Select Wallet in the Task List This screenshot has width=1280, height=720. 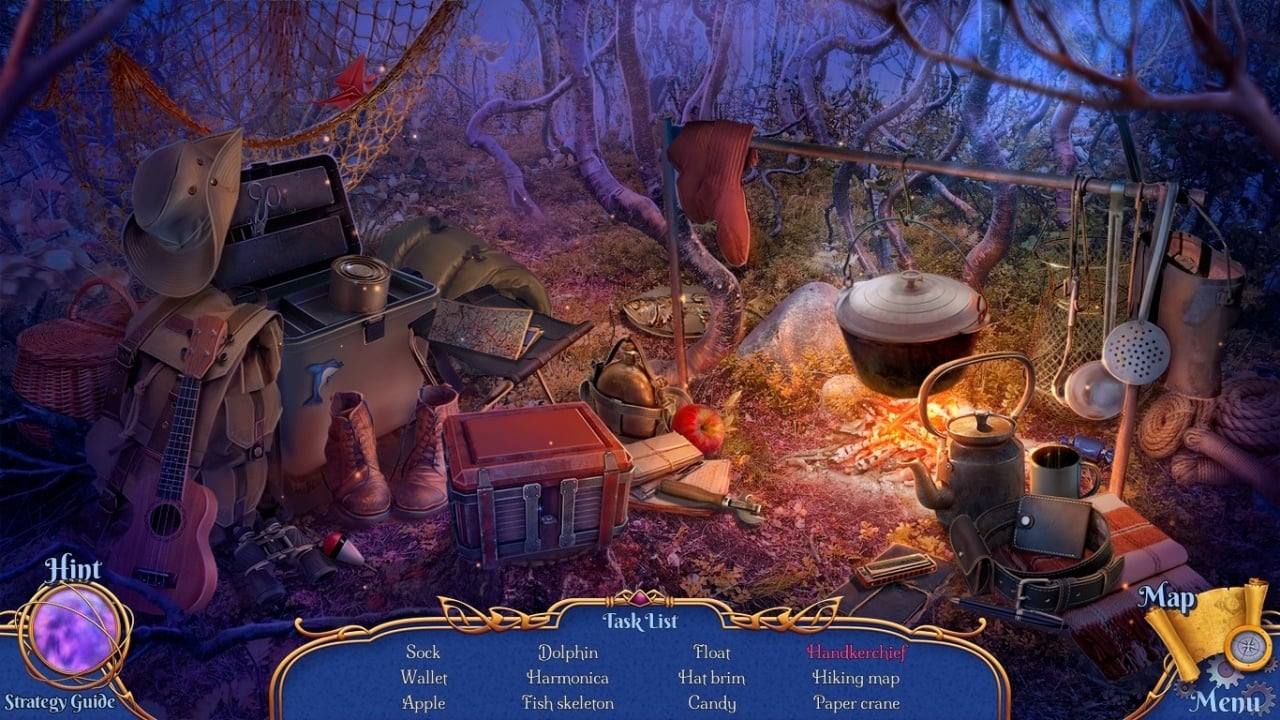point(423,678)
